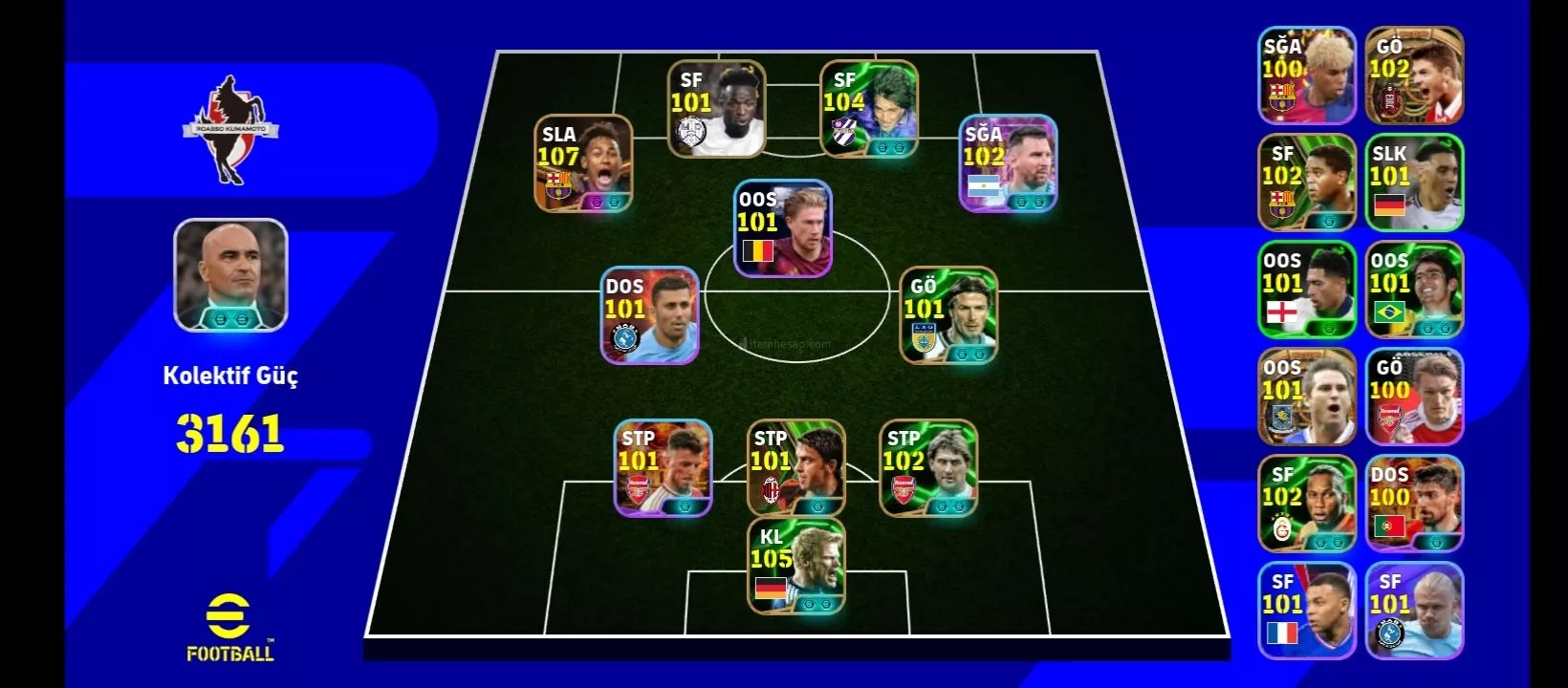Choose the GÖ 102 substitute card
This screenshot has width=1568, height=688.
click(1414, 75)
